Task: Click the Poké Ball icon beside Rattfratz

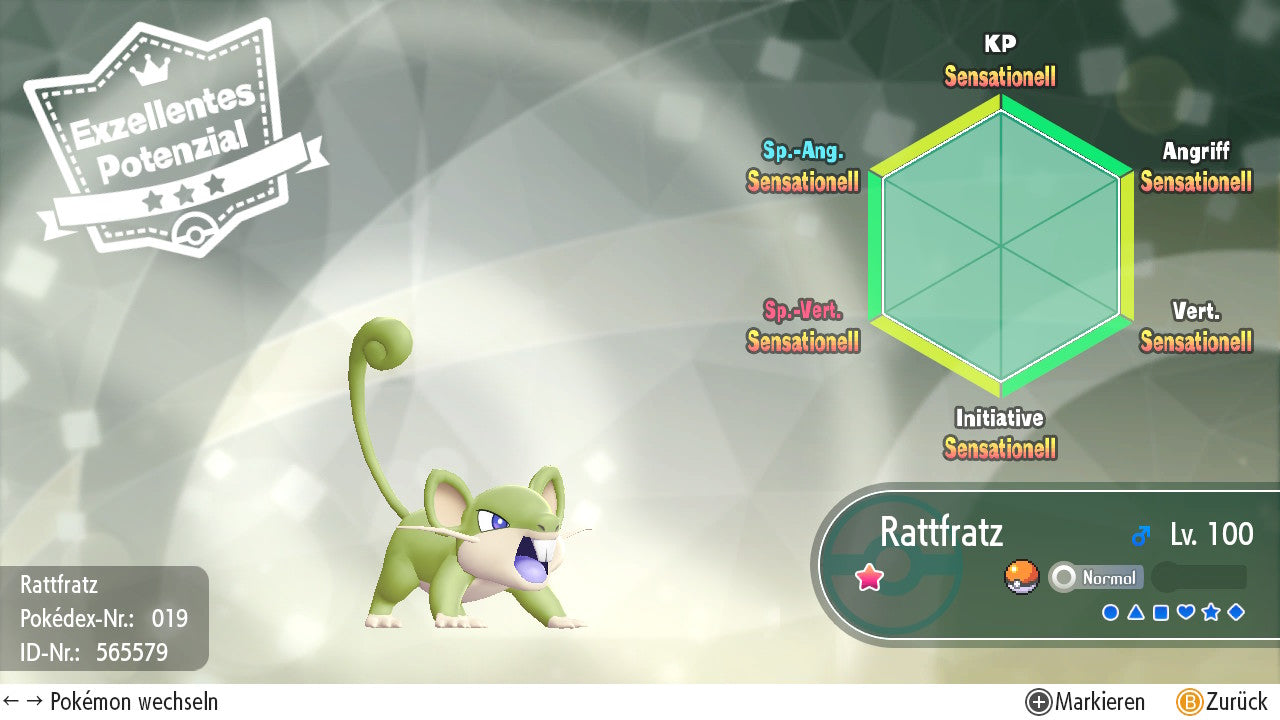Action: 1021,577
